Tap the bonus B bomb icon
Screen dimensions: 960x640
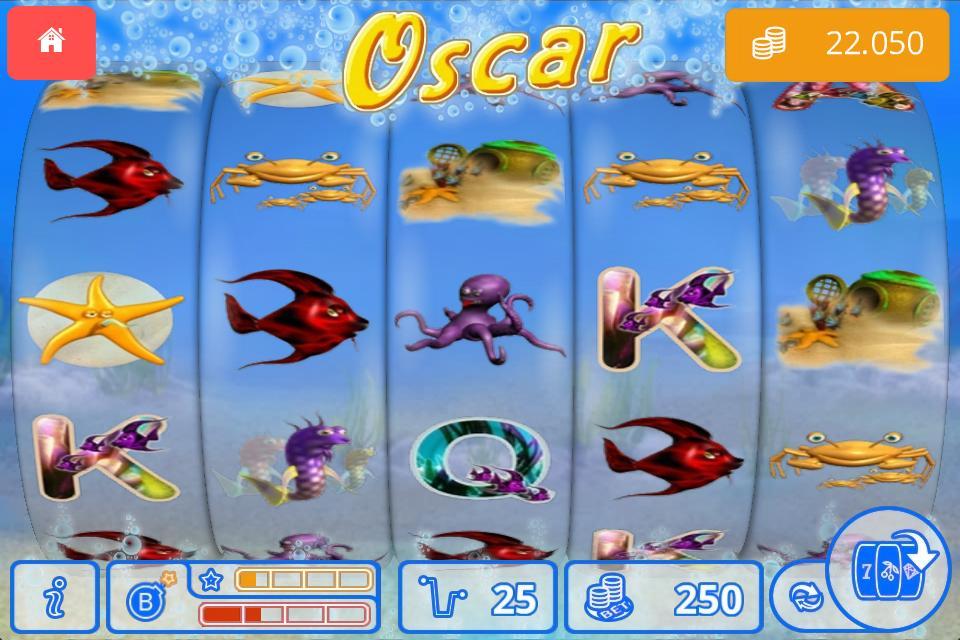coord(147,598)
